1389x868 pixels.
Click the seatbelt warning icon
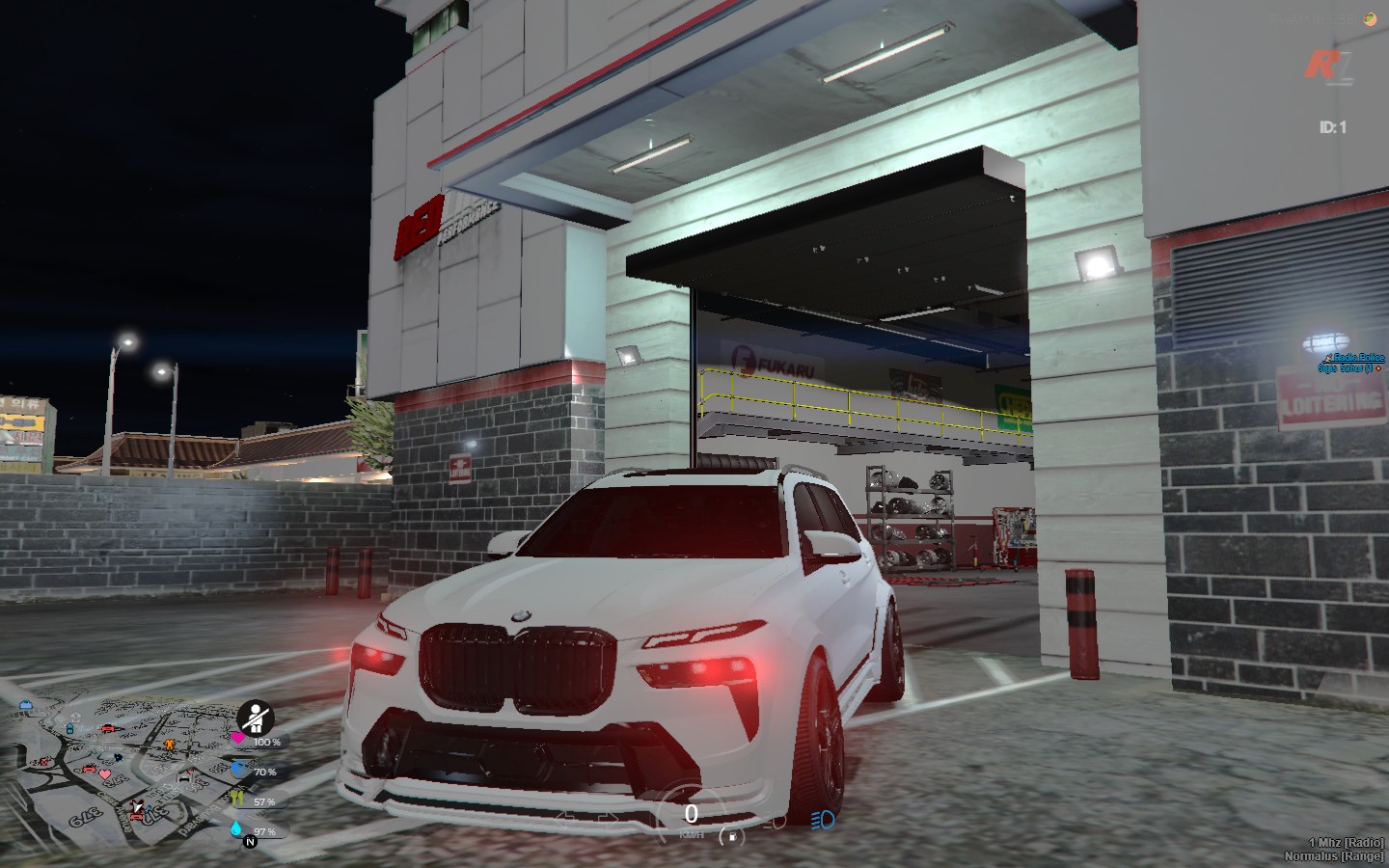pos(256,717)
